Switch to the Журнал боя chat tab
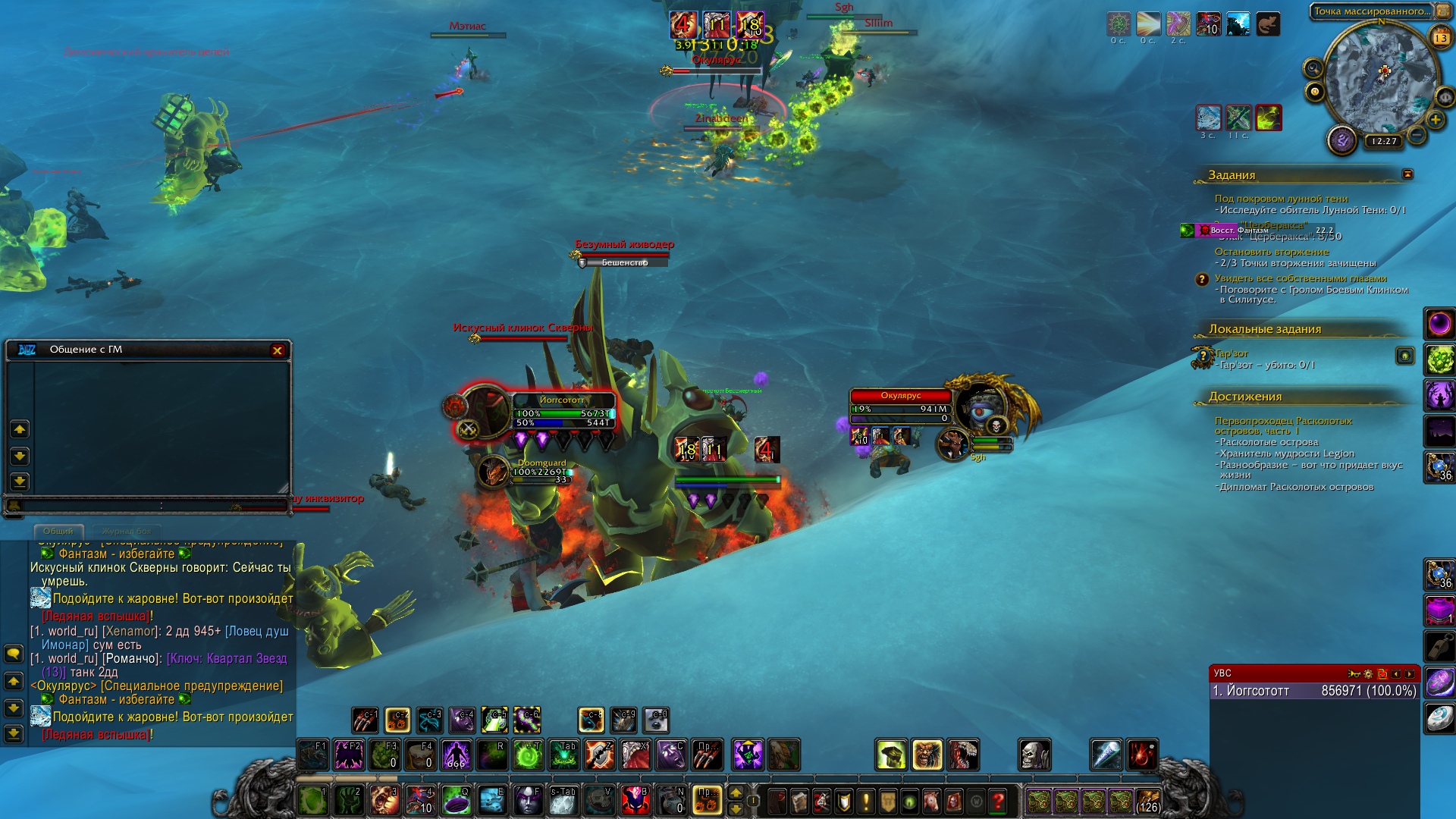The image size is (1456, 819). coord(127,531)
